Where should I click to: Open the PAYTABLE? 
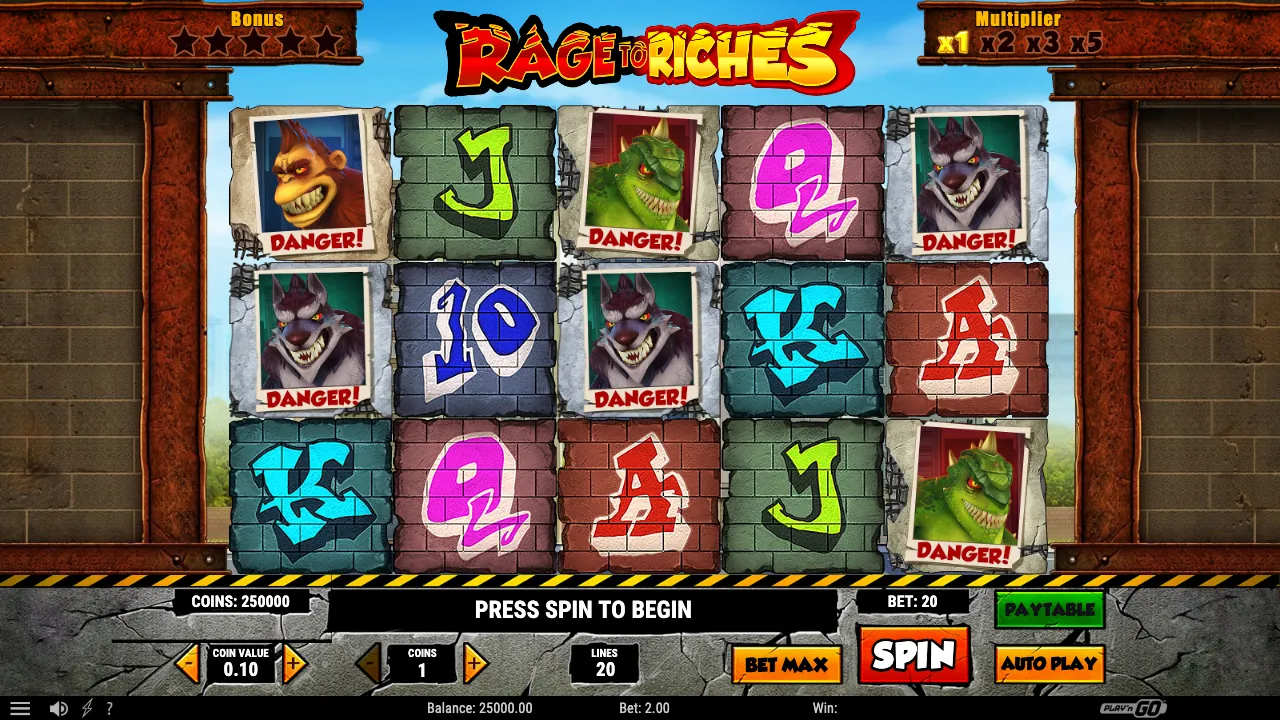1049,609
